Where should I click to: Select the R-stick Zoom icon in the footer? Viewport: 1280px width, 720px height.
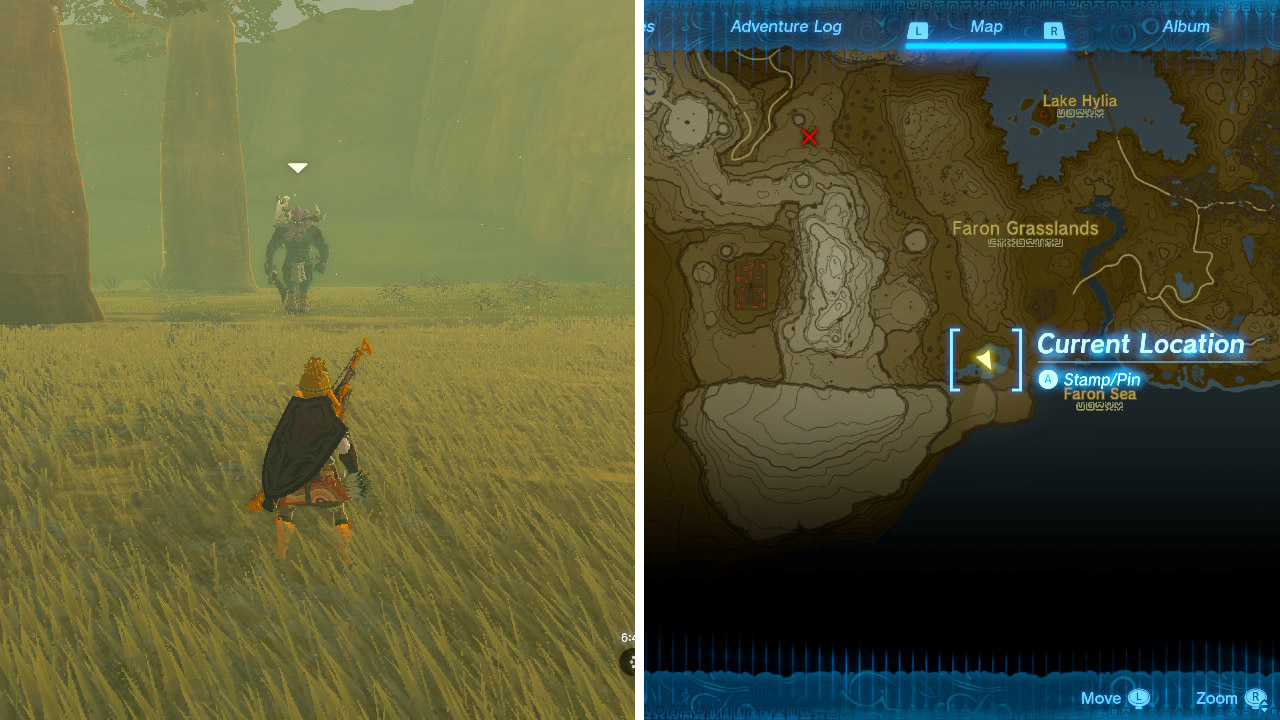(x=1253, y=698)
